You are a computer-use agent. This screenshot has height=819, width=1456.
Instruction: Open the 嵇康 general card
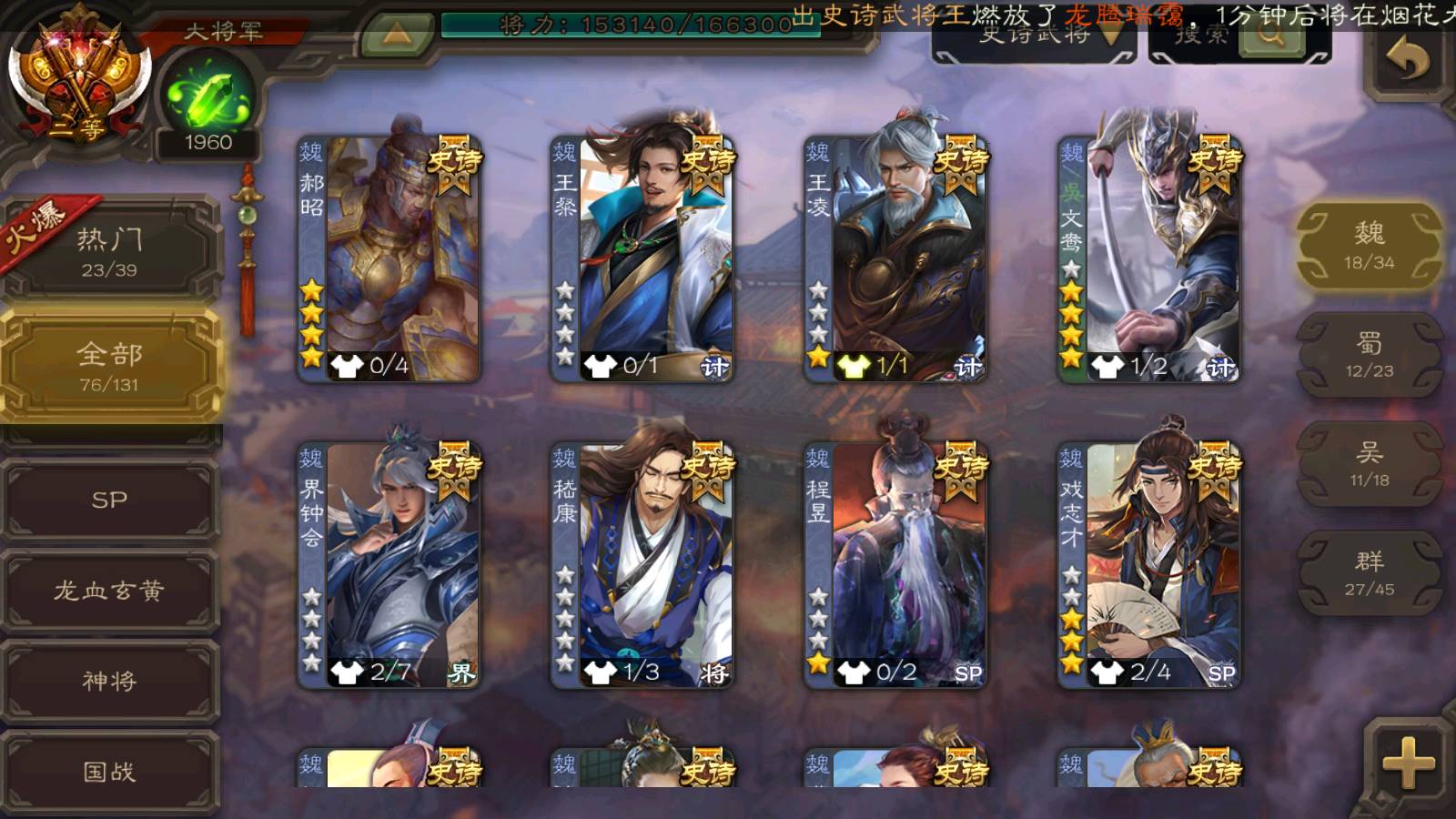642,564
